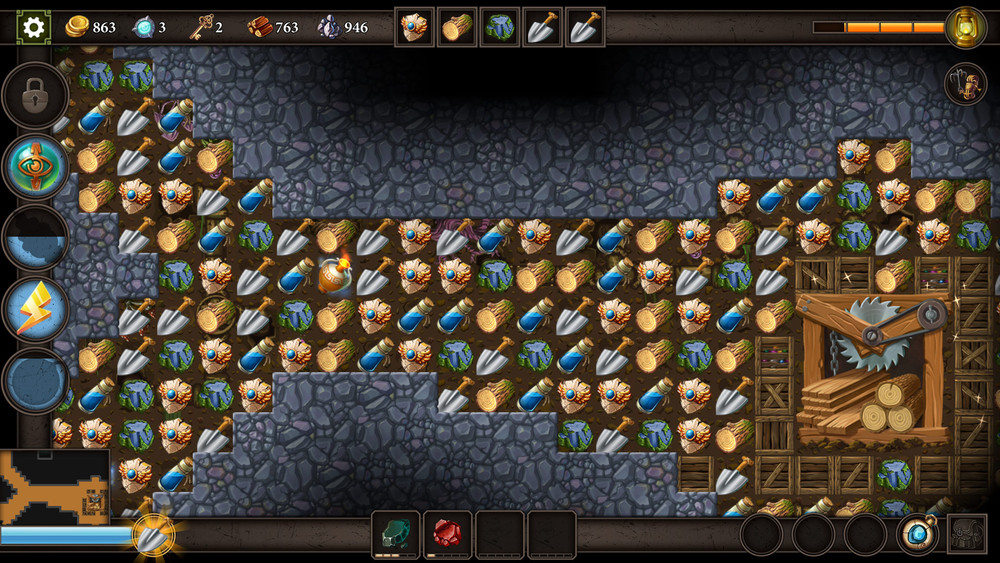The width and height of the screenshot is (1000, 563).
Task: Click the golden key resource icon
Action: coord(201,27)
